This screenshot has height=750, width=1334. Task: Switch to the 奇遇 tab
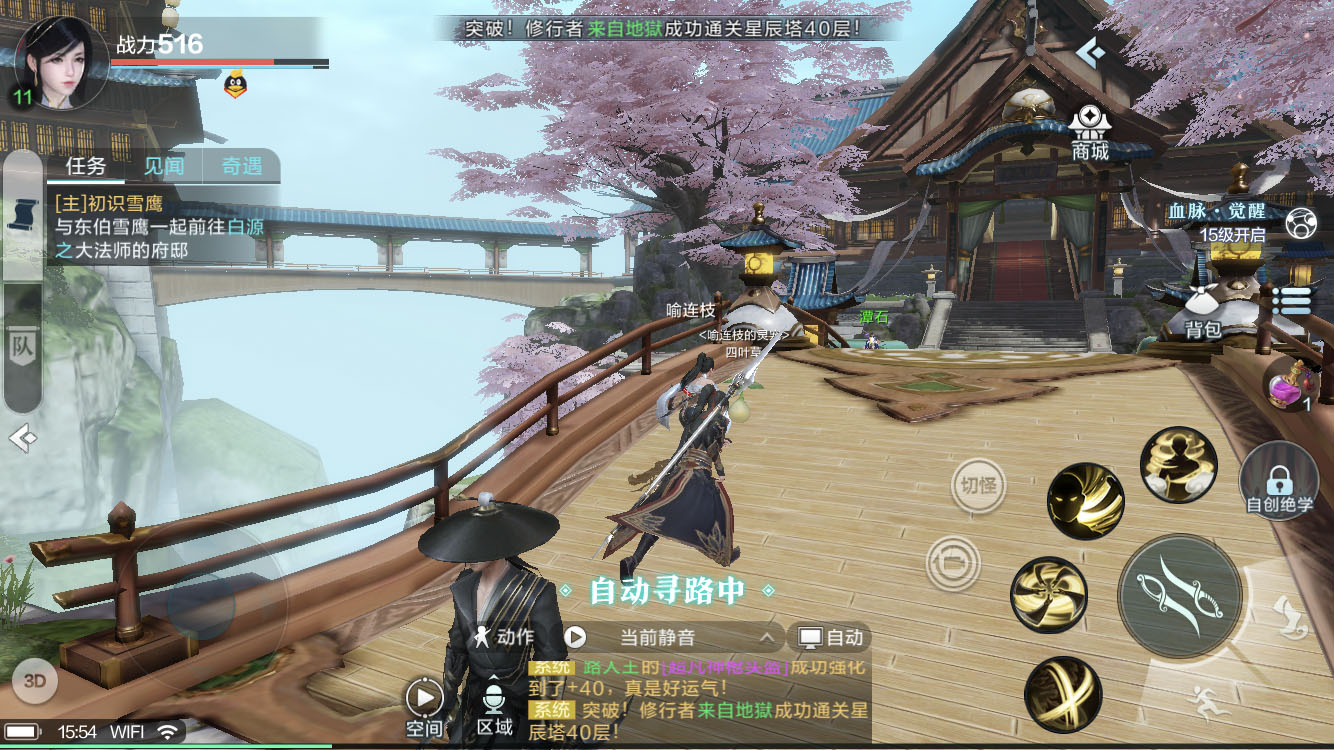click(x=241, y=166)
